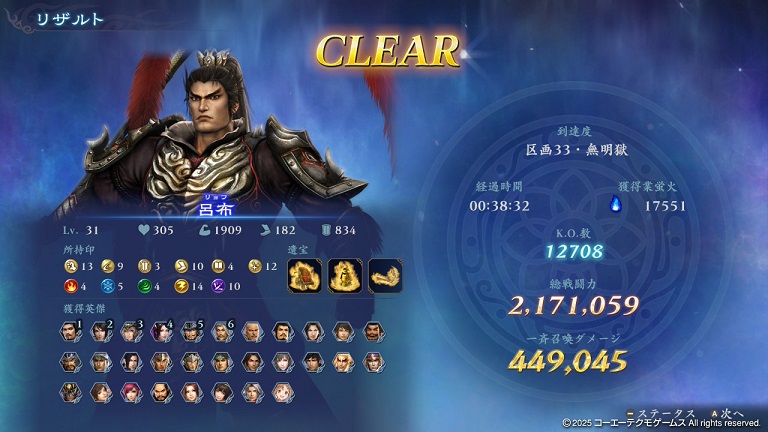The height and width of the screenshot is (432, 768).
Task: Select the hero portrait numbered 1
Action: (x=69, y=332)
